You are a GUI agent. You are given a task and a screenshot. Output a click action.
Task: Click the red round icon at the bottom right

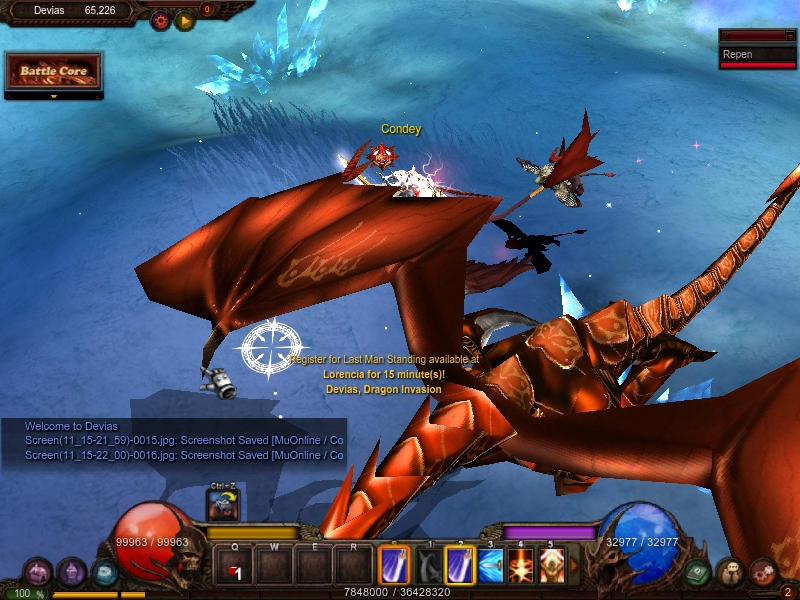pos(763,572)
